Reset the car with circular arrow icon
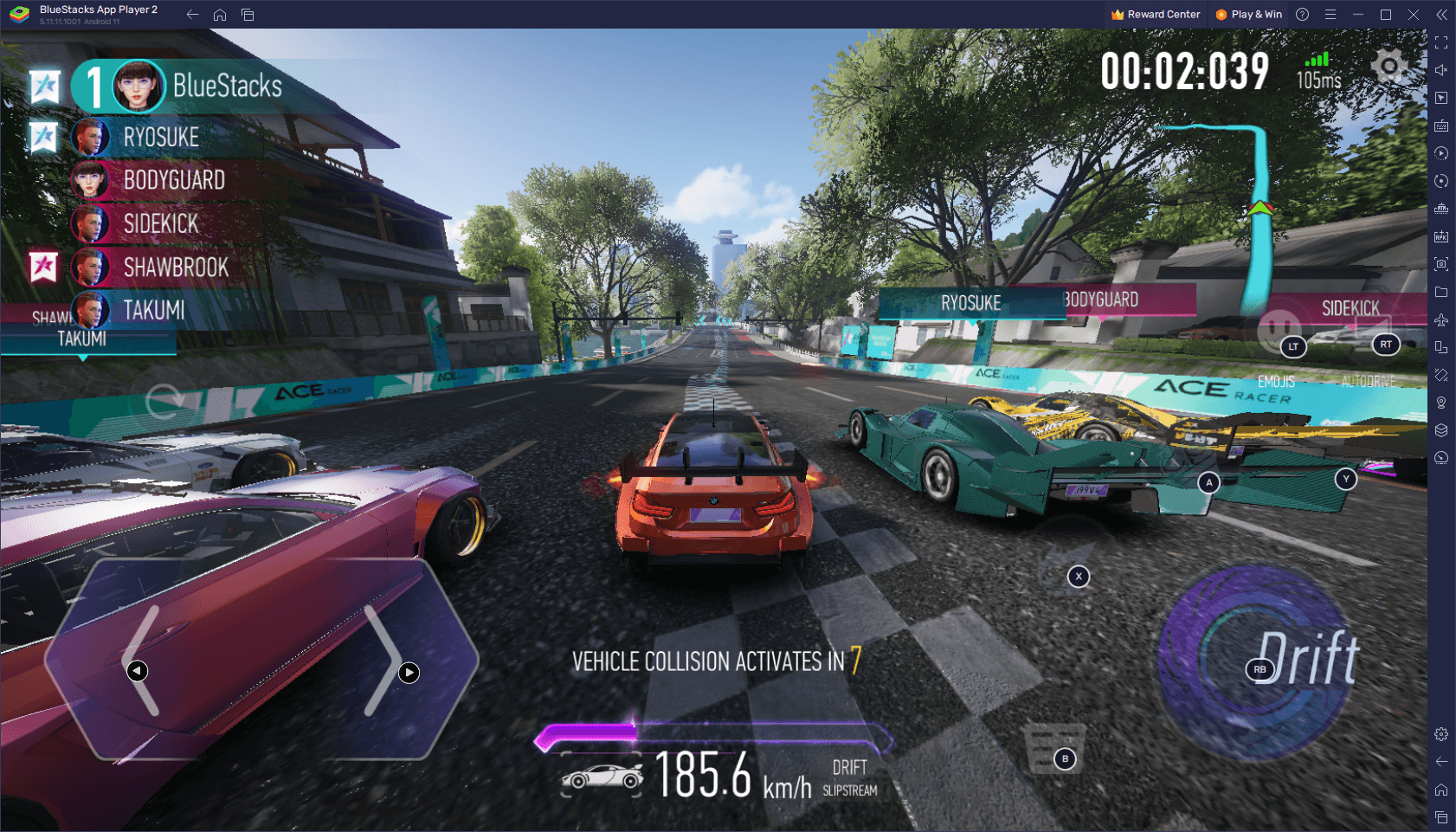The height and width of the screenshot is (832, 1456). click(x=164, y=401)
